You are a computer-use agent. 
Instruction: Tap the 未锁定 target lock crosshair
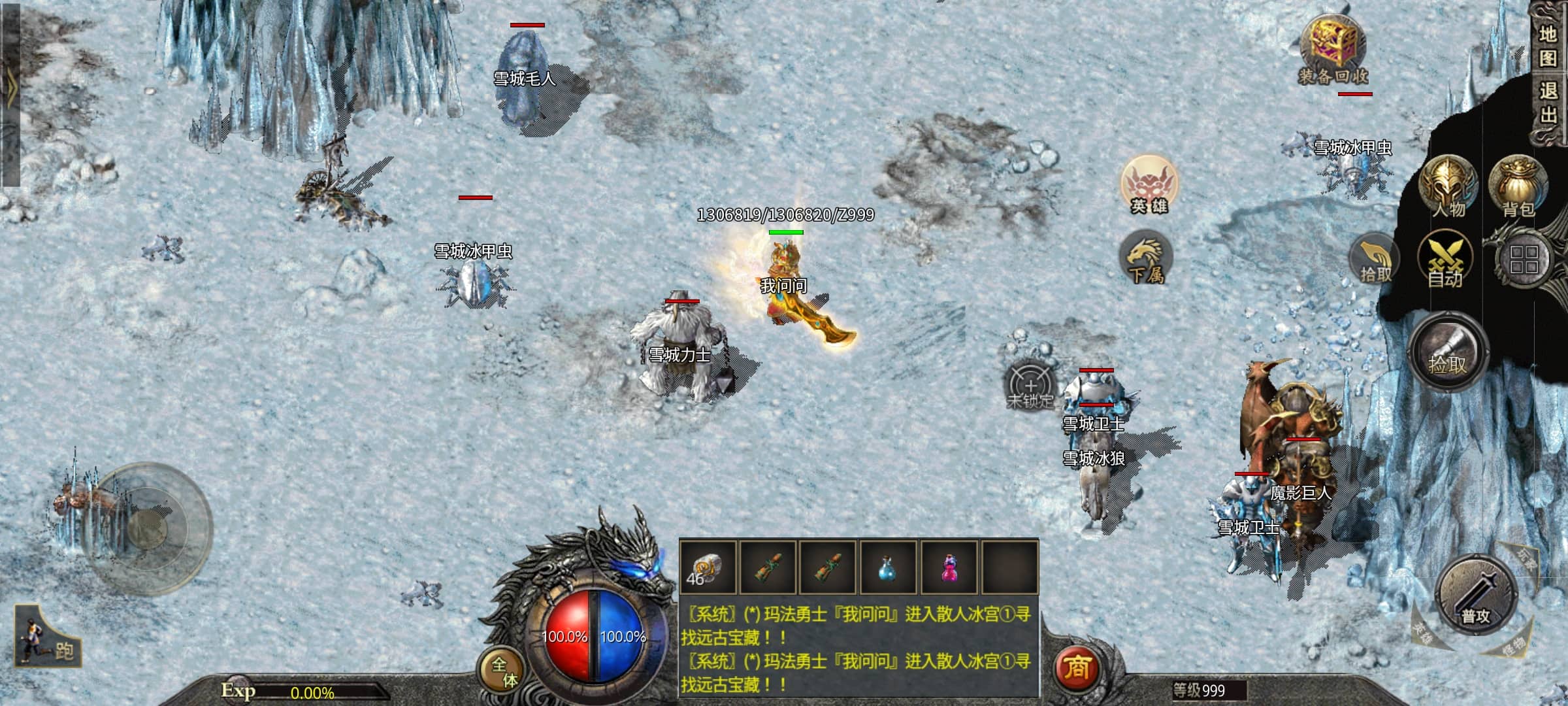pos(1030,386)
